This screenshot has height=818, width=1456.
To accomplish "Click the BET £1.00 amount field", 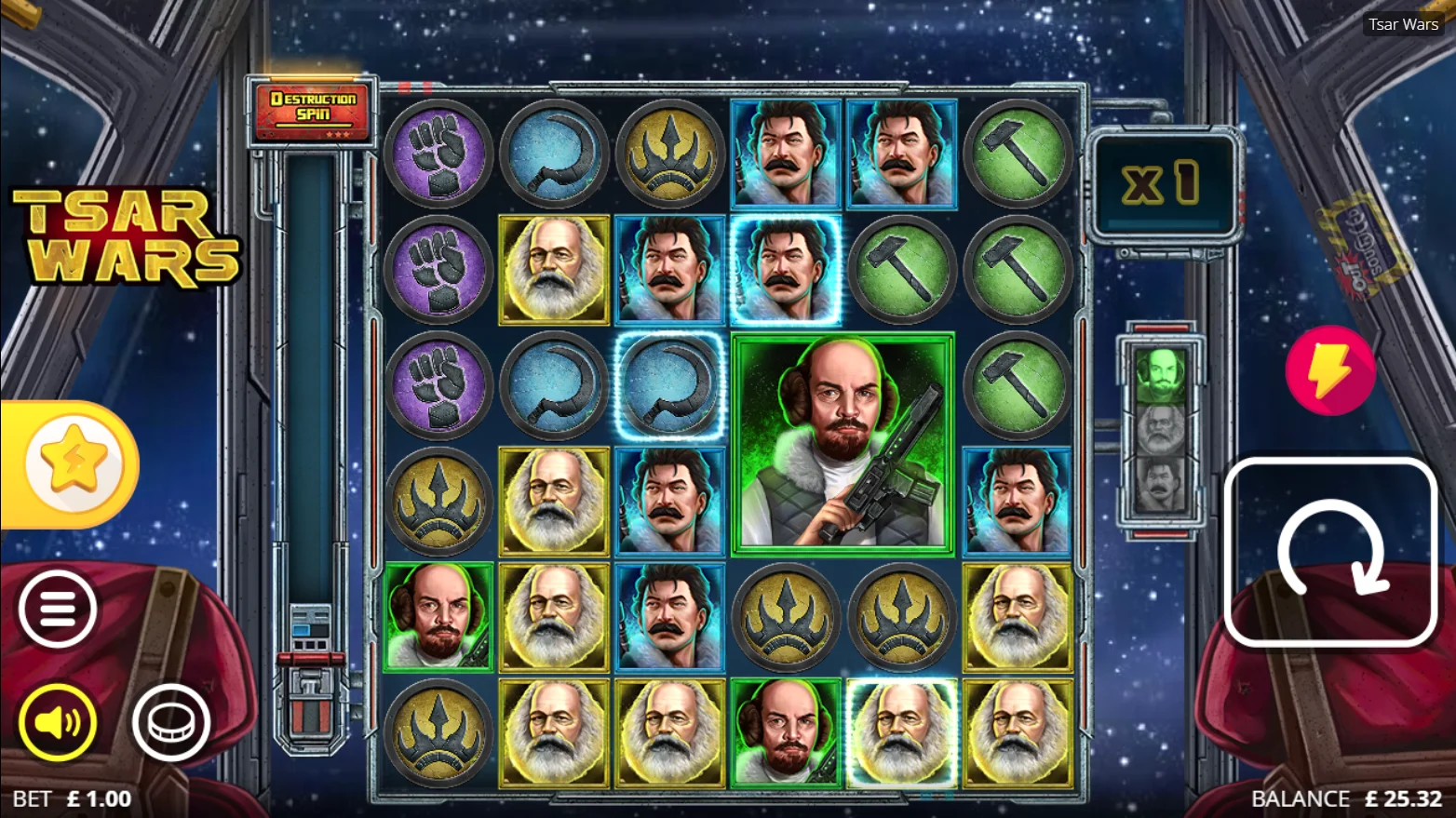I will [74, 798].
